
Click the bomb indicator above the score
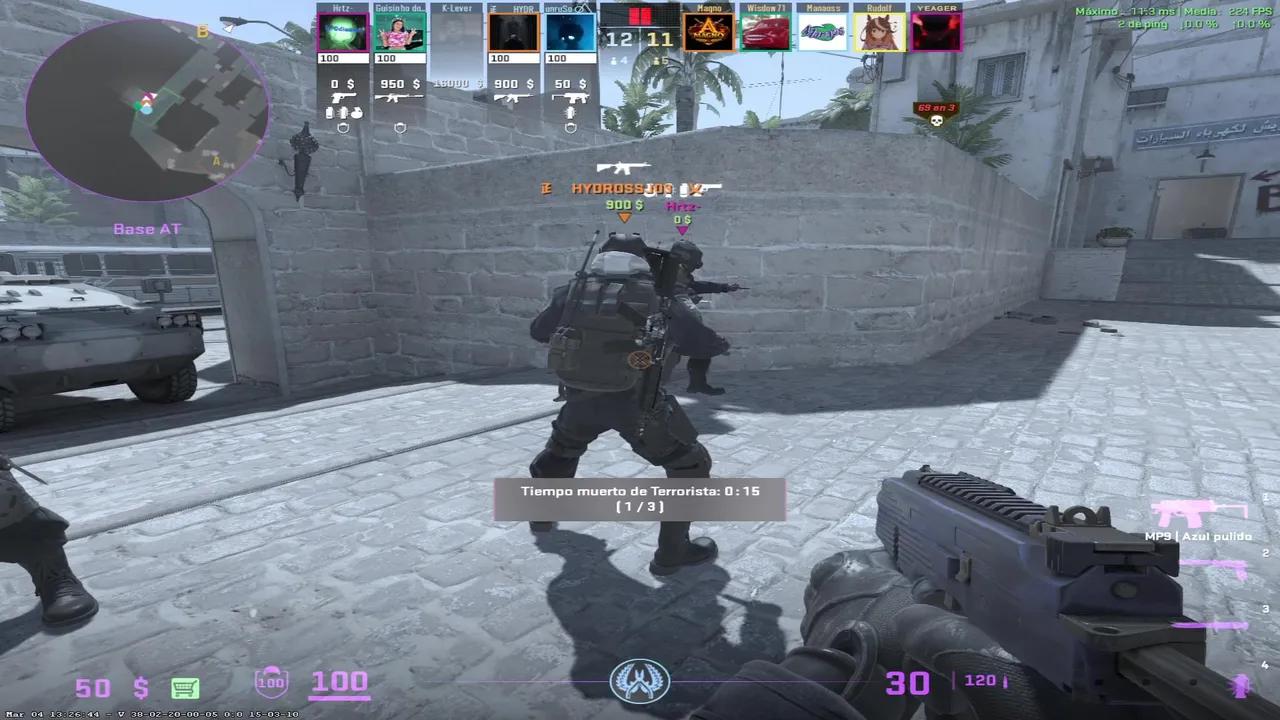click(x=640, y=16)
